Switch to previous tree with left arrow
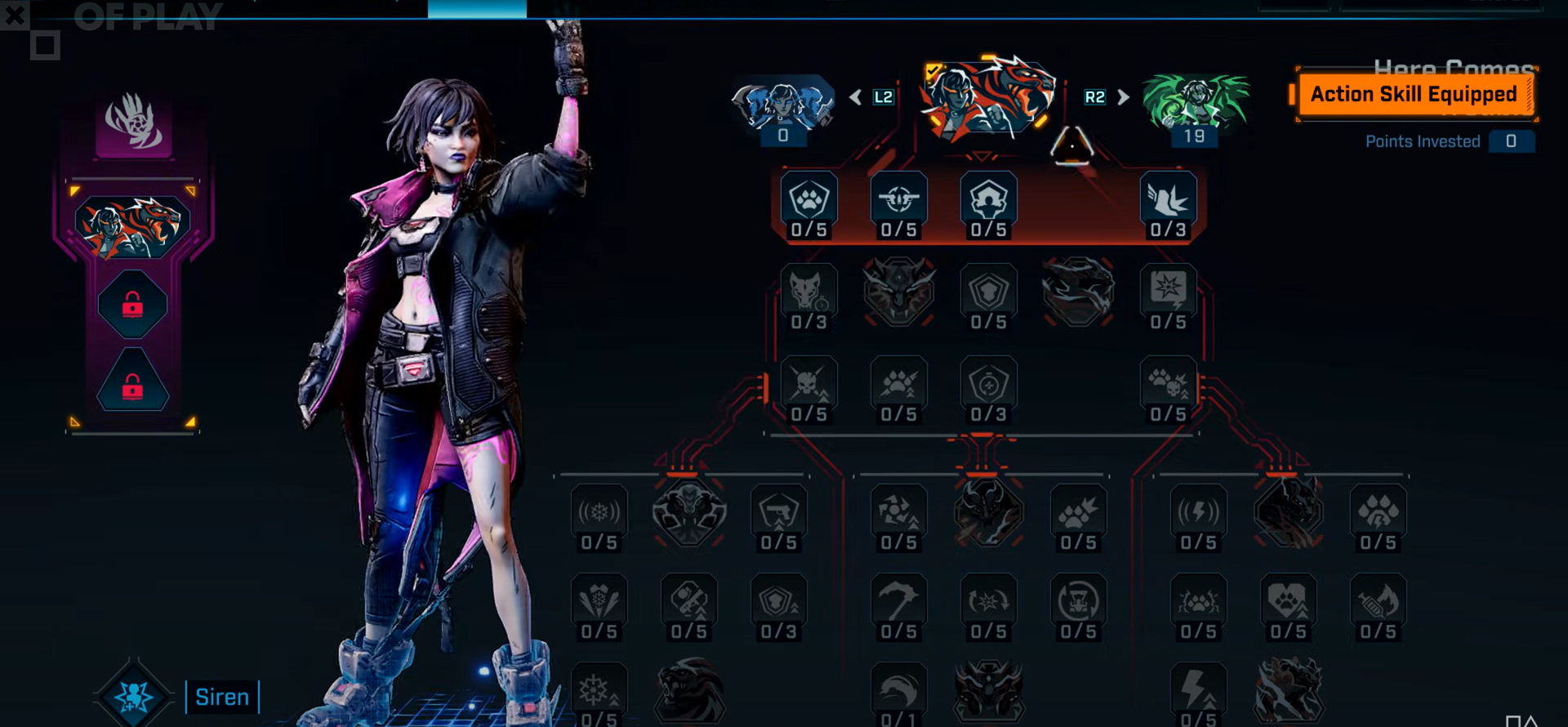Screen dimensions: 1568x727 click(x=855, y=97)
